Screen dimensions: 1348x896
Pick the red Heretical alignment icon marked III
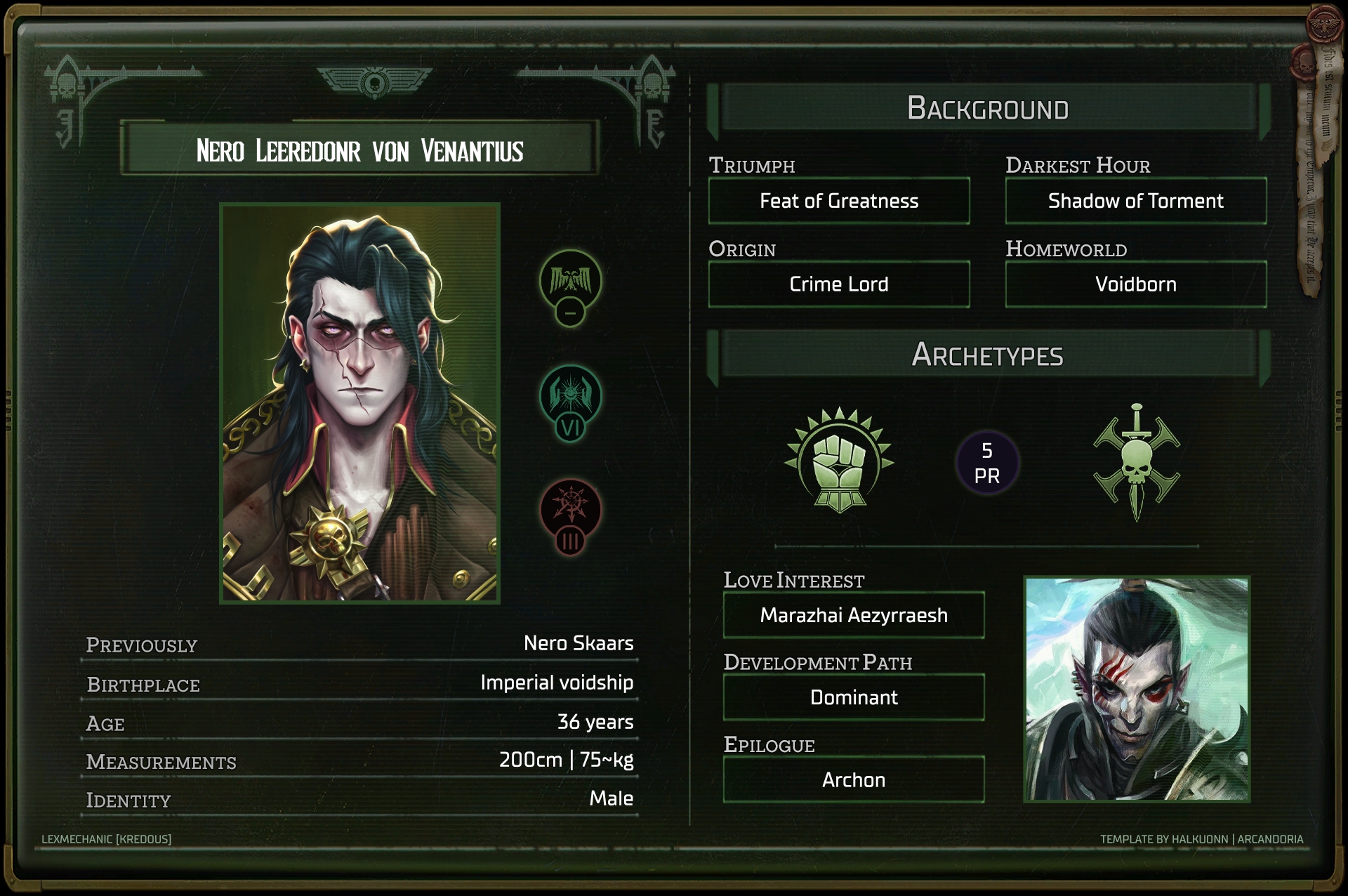(571, 510)
